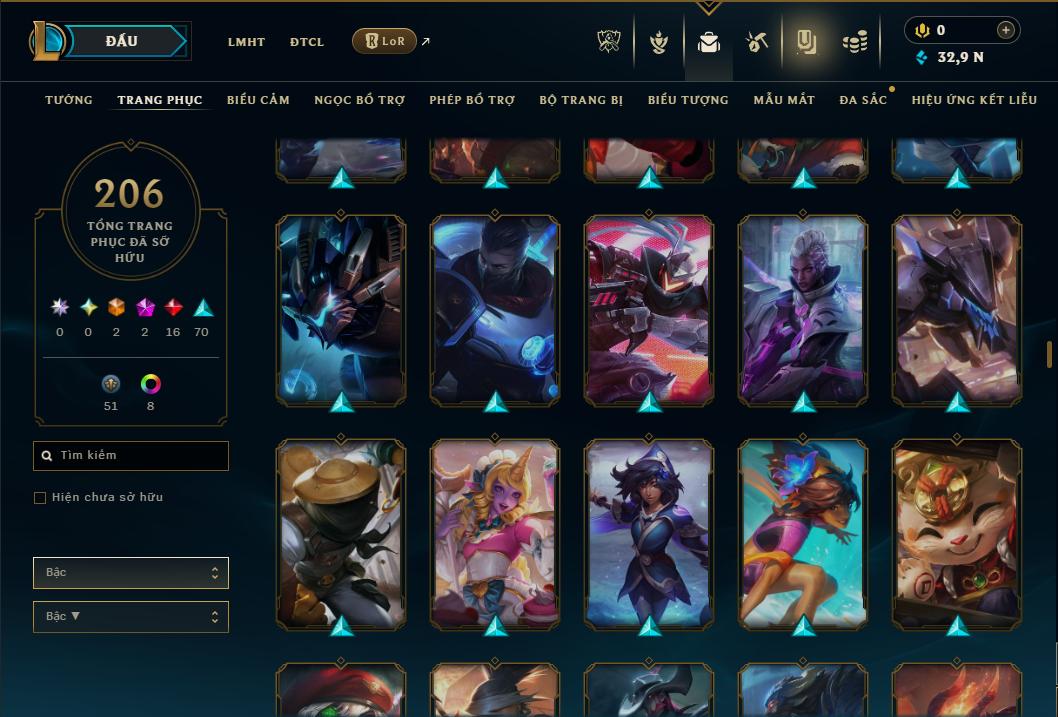
Task: Select the NGỌC BỔ TRỢ tab
Action: (x=359, y=100)
